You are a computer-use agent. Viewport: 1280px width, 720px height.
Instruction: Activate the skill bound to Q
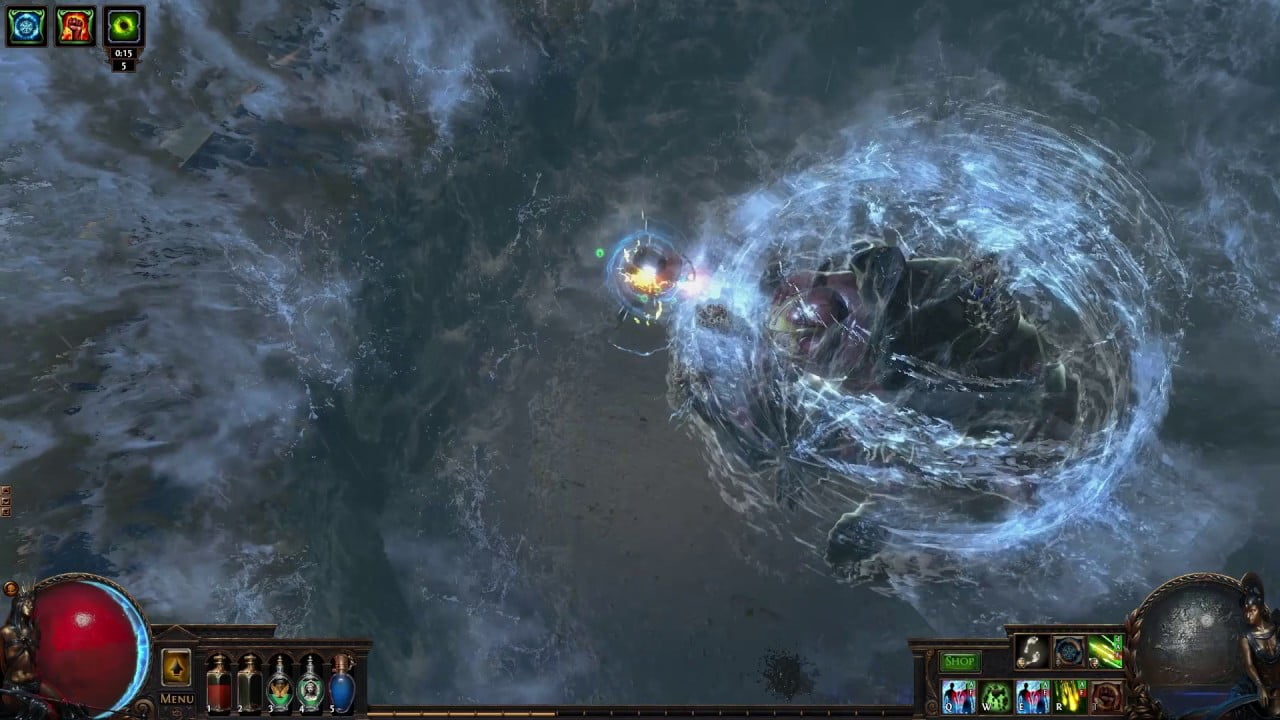pos(958,696)
